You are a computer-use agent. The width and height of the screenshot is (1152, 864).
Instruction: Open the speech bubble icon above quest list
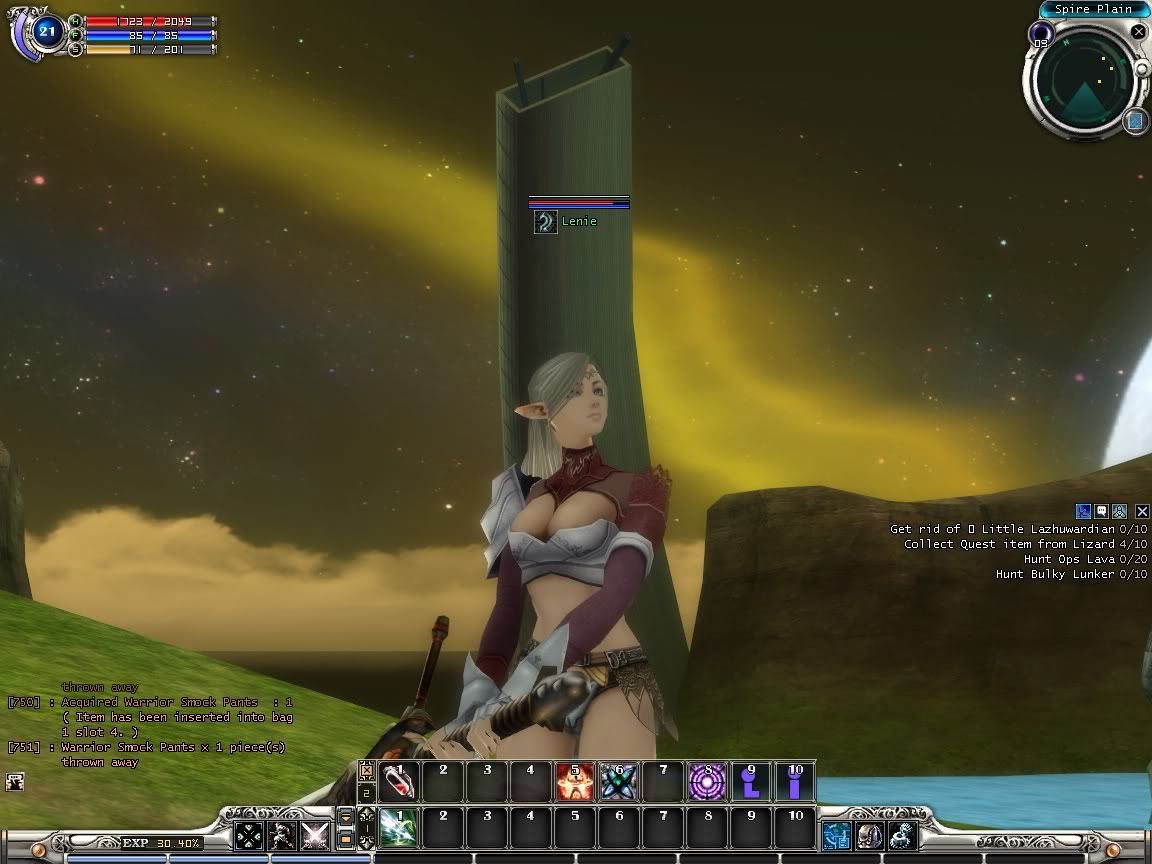1102,511
